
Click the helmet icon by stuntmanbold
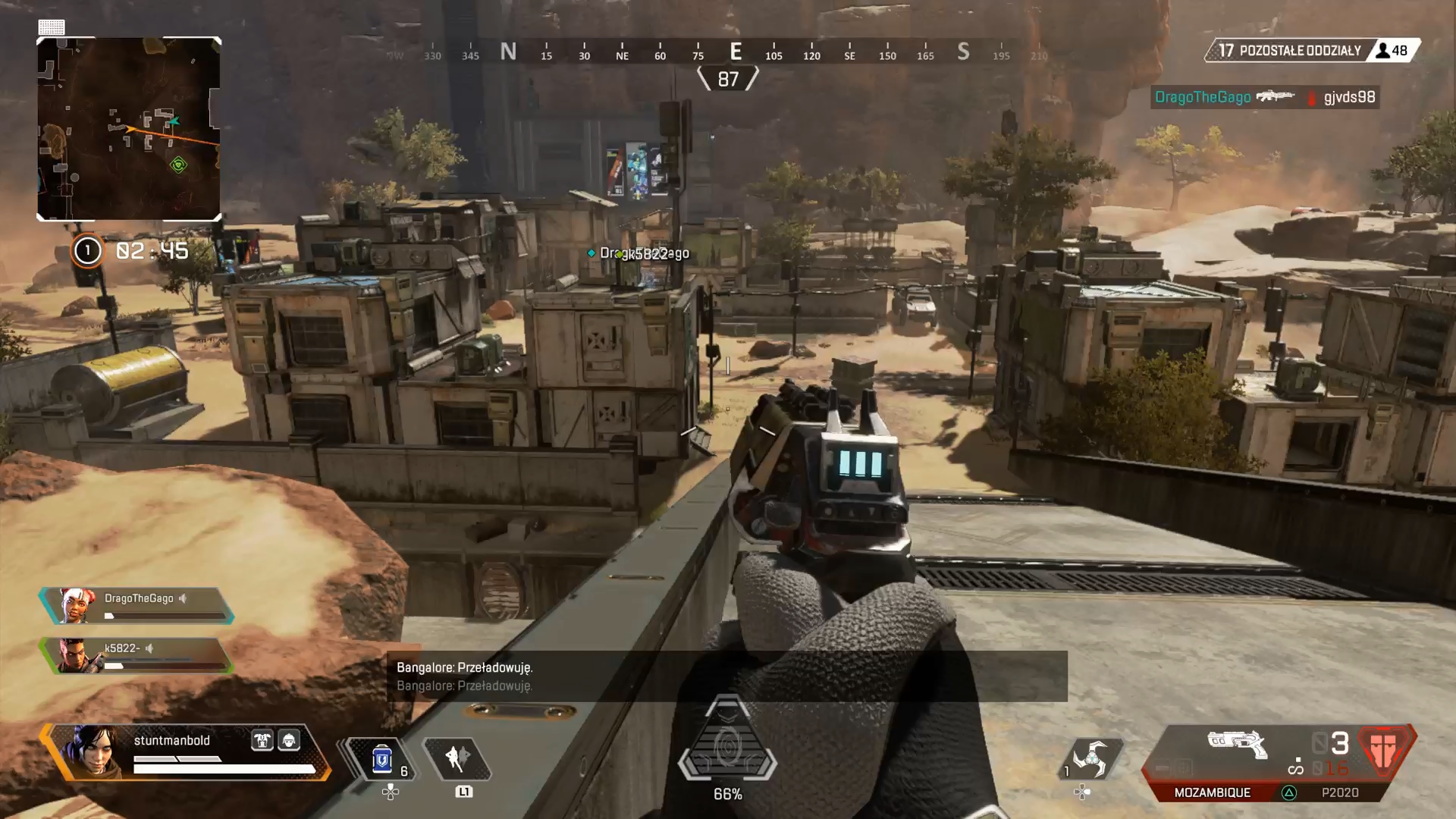point(289,740)
